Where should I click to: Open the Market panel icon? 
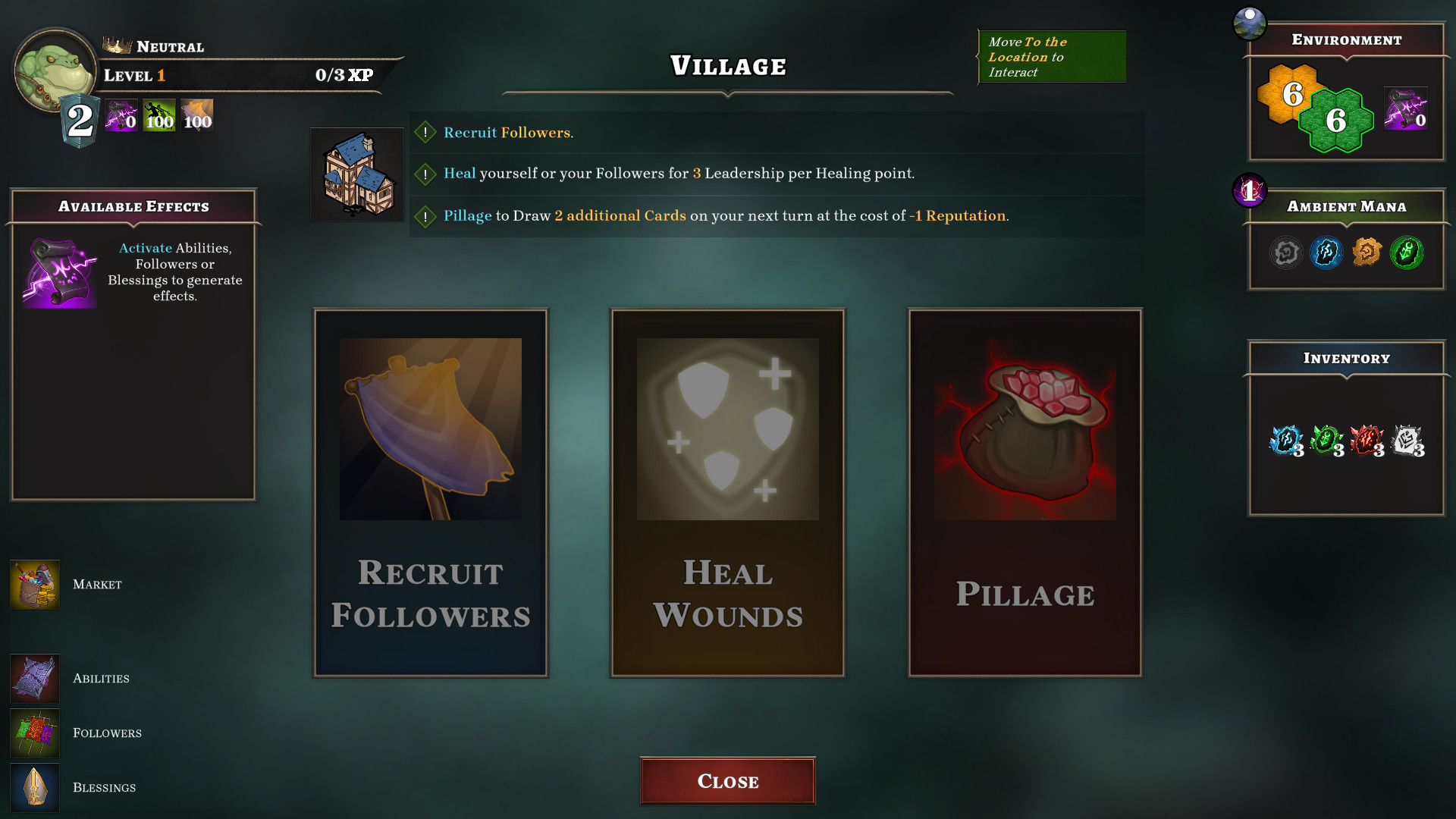[34, 584]
